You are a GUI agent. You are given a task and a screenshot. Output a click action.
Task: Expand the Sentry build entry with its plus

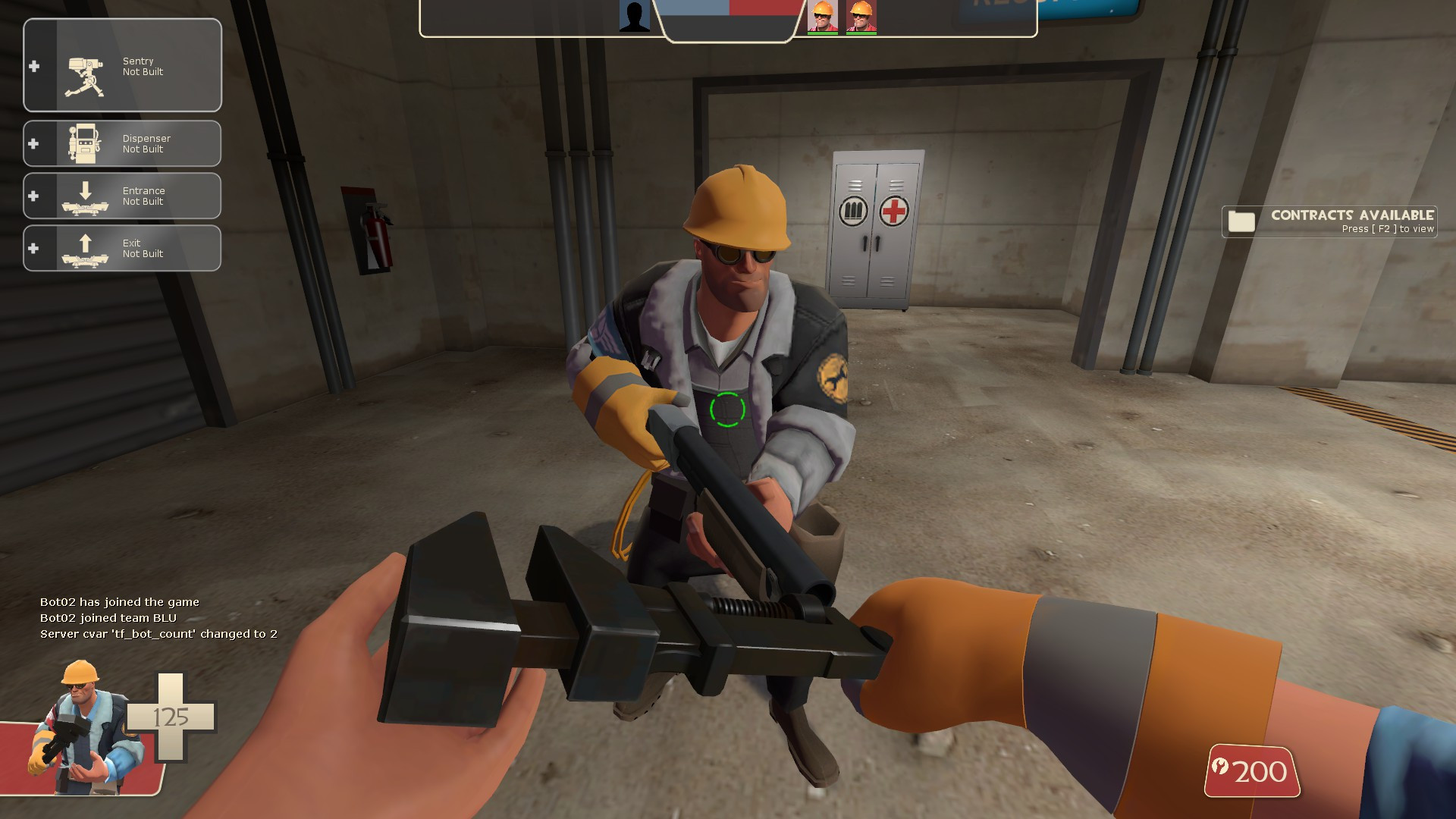(33, 66)
